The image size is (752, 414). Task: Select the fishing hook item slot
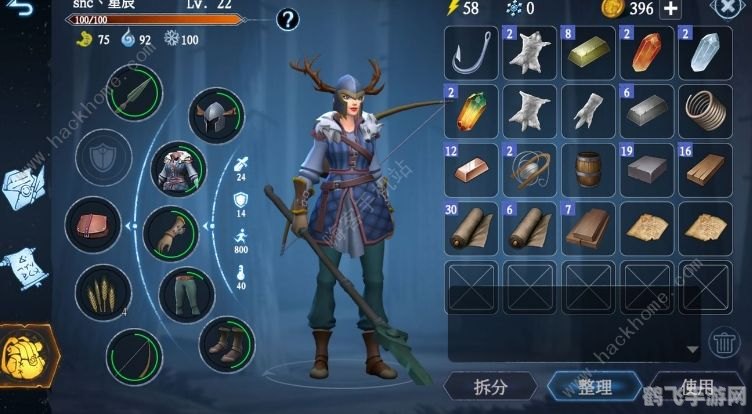click(470, 51)
